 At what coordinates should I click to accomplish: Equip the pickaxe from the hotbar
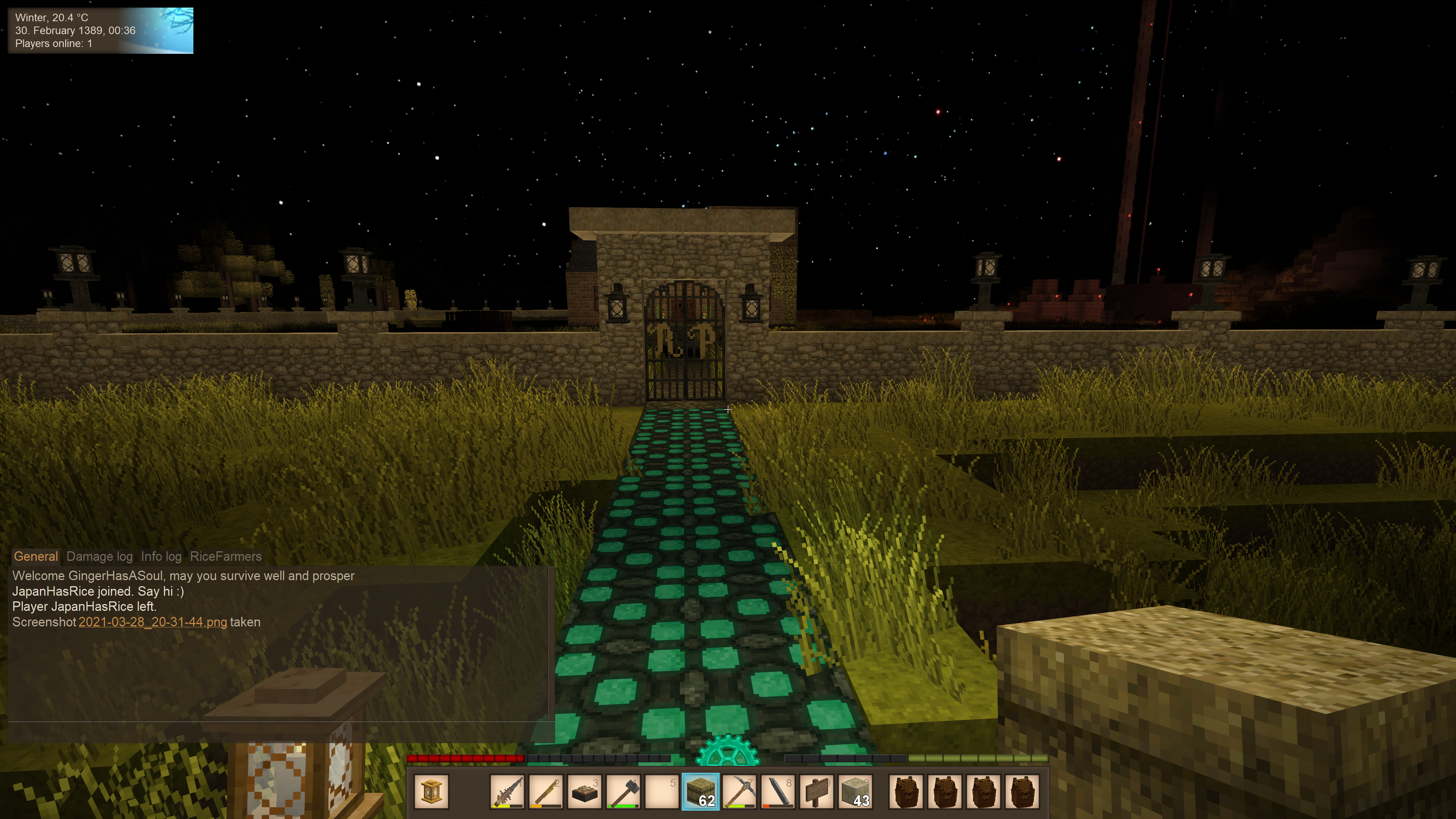click(x=739, y=791)
